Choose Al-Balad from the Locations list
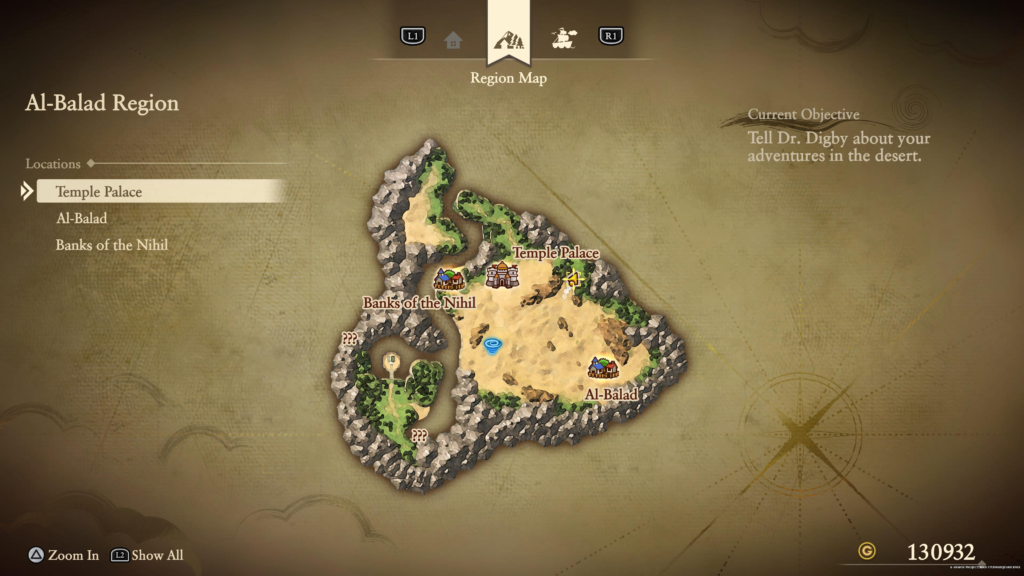This screenshot has height=576, width=1024. 81,218
